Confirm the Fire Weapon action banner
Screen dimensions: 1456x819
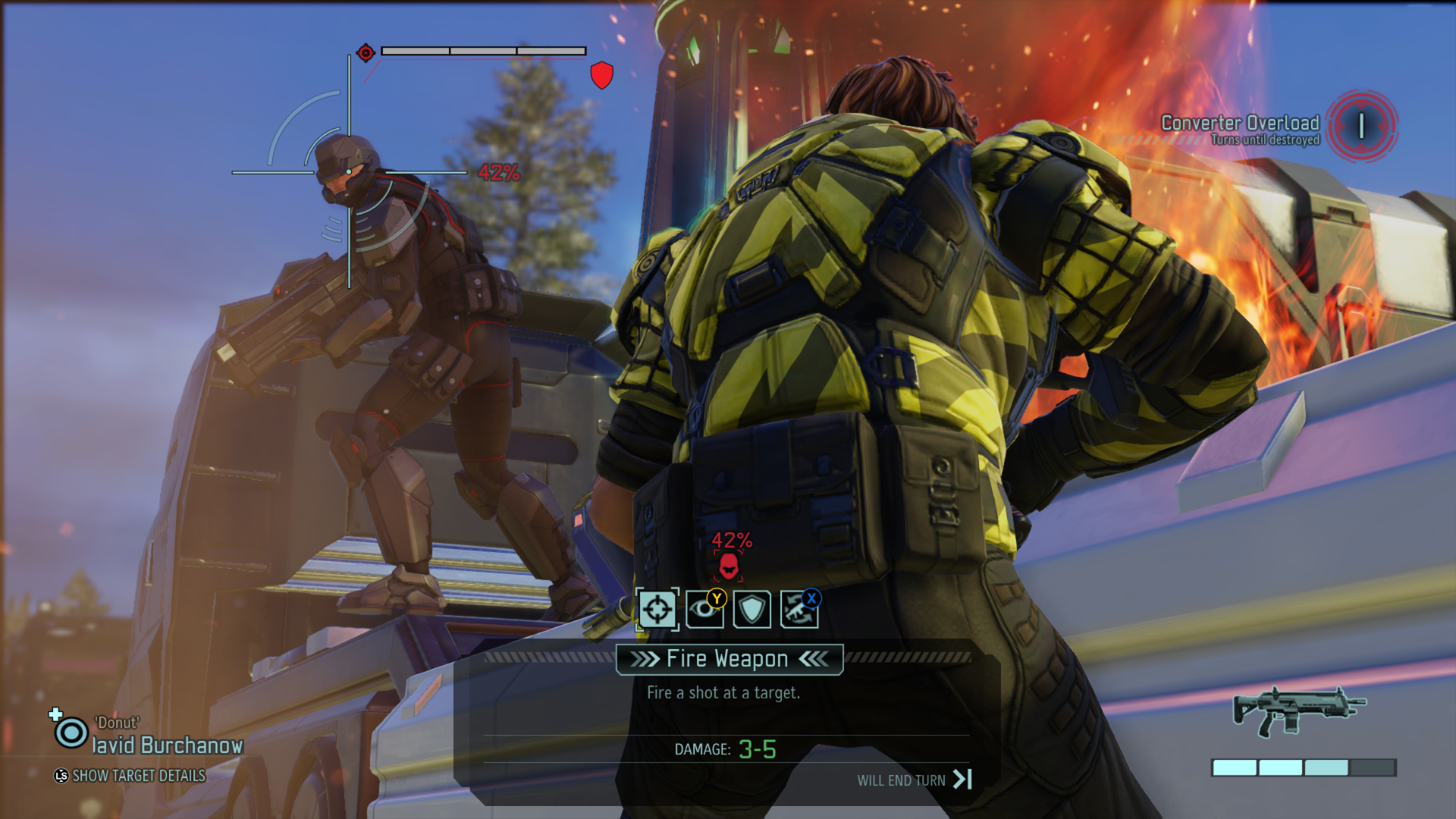click(x=728, y=659)
